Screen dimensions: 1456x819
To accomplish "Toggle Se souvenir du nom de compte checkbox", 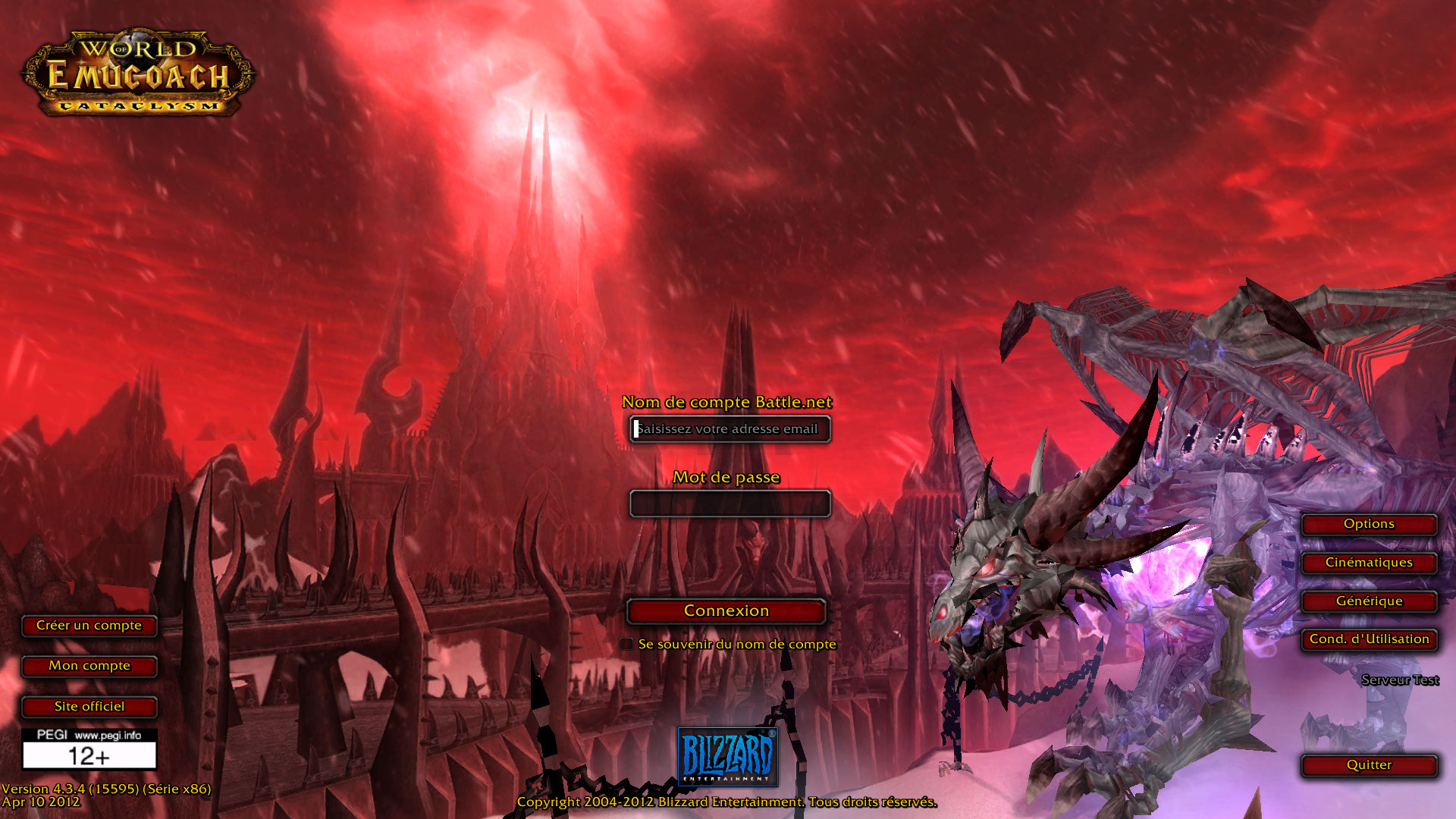I will pyautogui.click(x=626, y=644).
